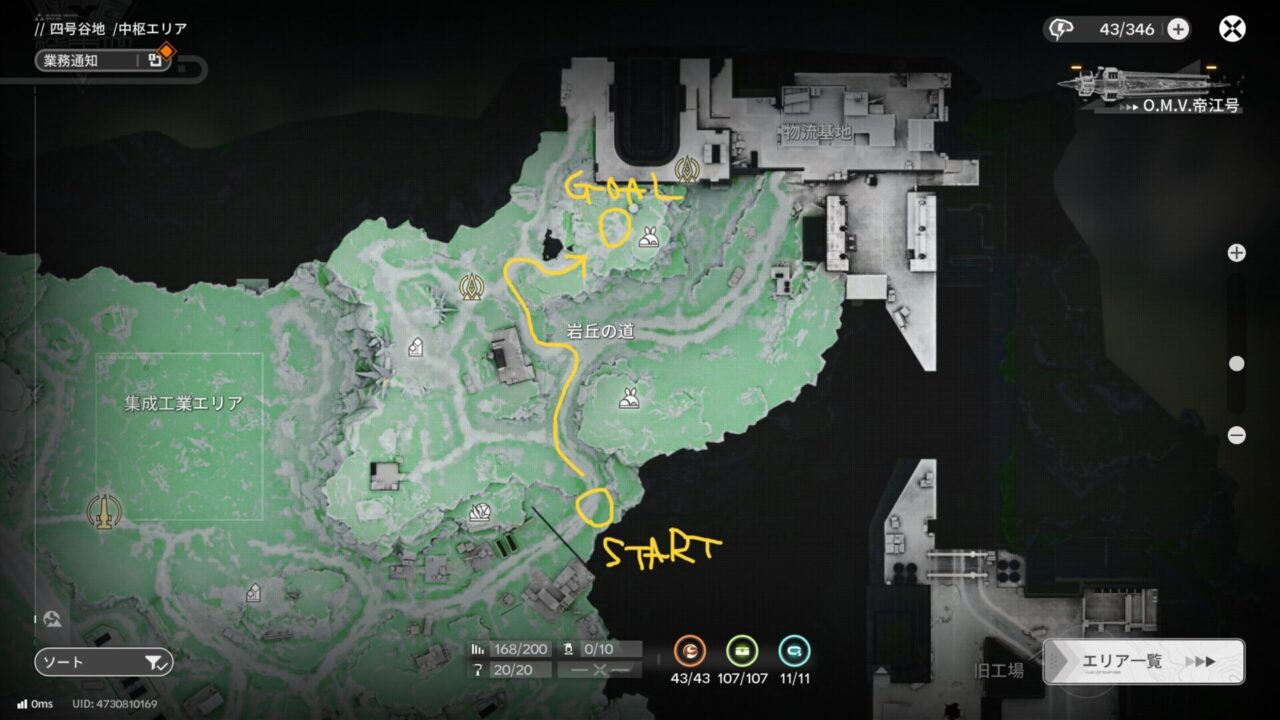This screenshot has height=720, width=1280.
Task: Select the teleport marker near 物流基地
Action: point(686,171)
